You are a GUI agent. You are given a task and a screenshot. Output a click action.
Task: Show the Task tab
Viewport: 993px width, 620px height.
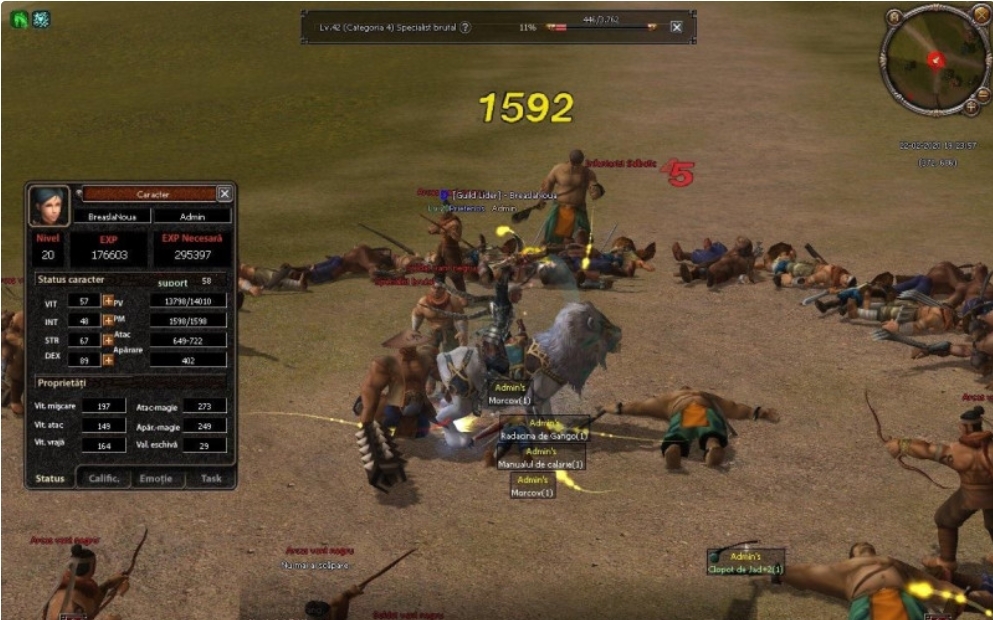coord(210,478)
